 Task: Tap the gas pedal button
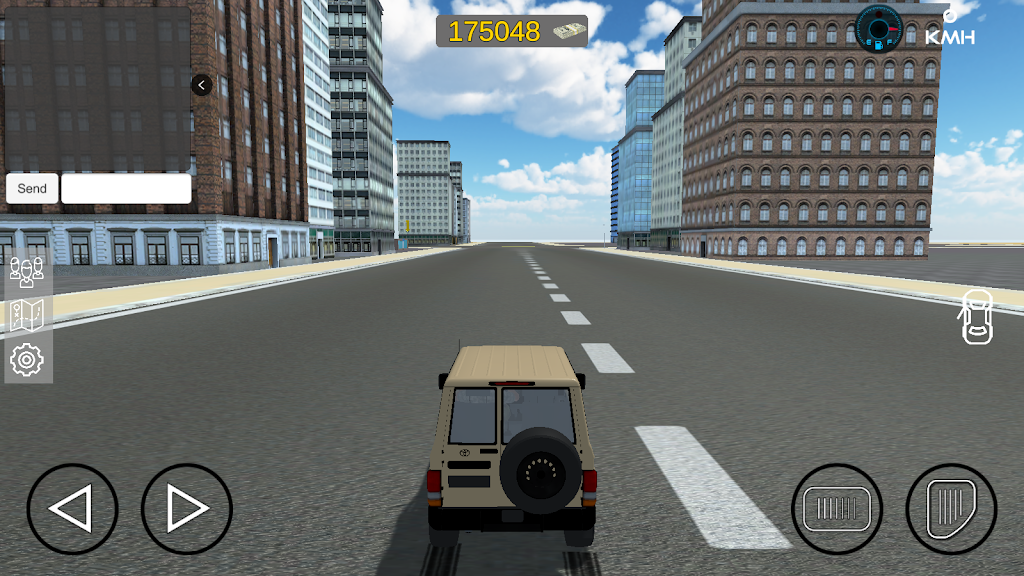(x=951, y=509)
